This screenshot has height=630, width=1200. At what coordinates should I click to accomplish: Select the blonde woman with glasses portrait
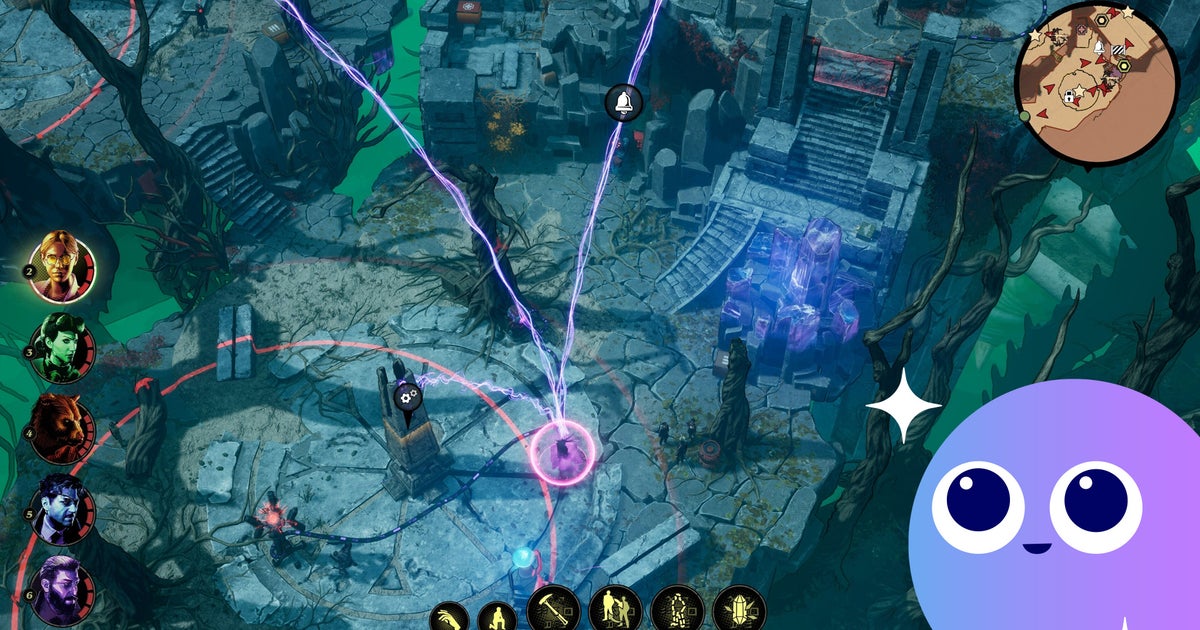[58, 265]
